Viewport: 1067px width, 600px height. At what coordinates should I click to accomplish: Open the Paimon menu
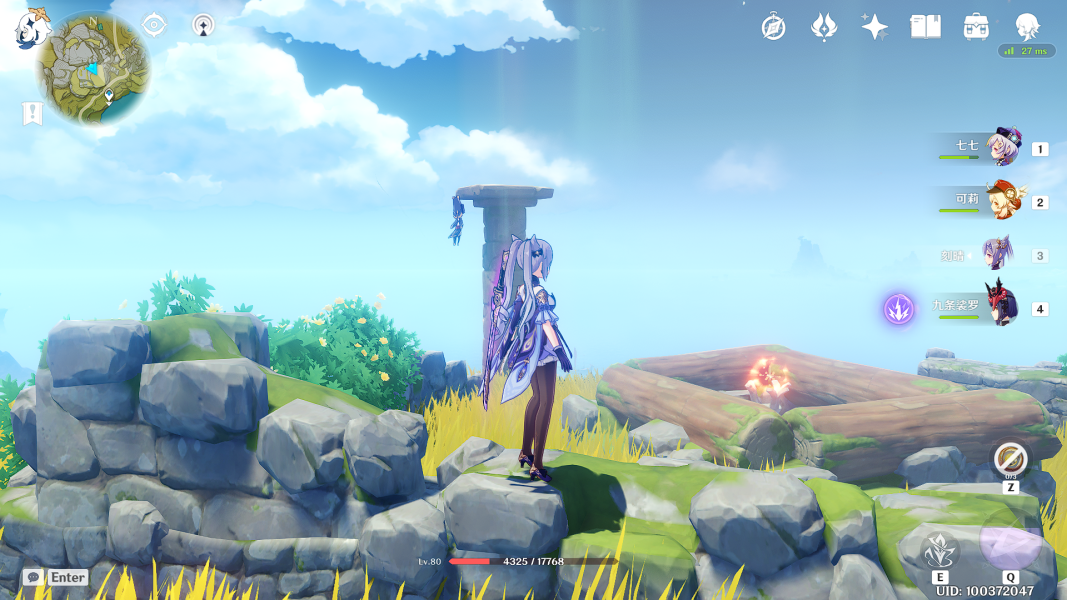[31, 29]
